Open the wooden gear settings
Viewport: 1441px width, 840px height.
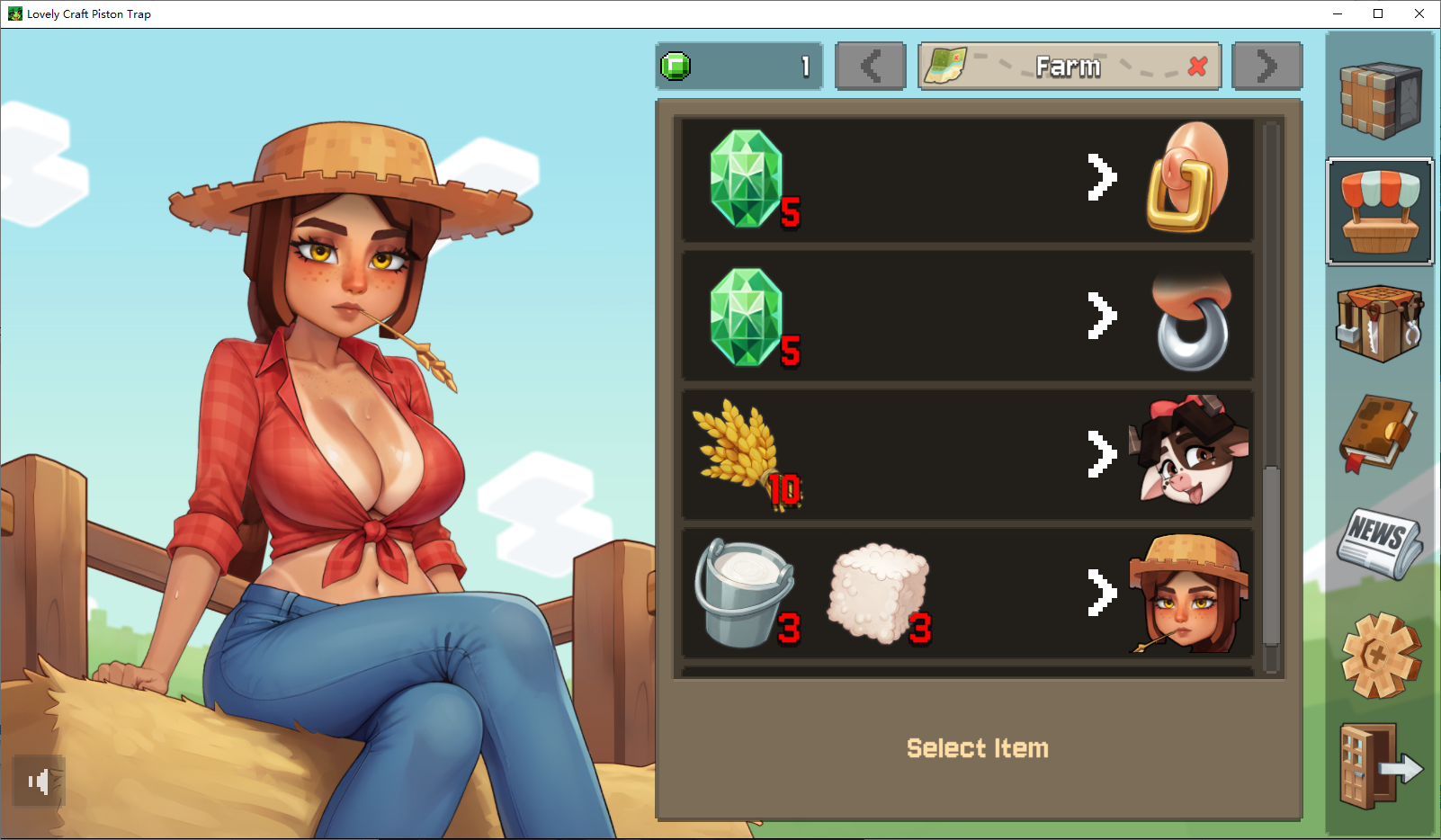pyautogui.click(x=1380, y=655)
